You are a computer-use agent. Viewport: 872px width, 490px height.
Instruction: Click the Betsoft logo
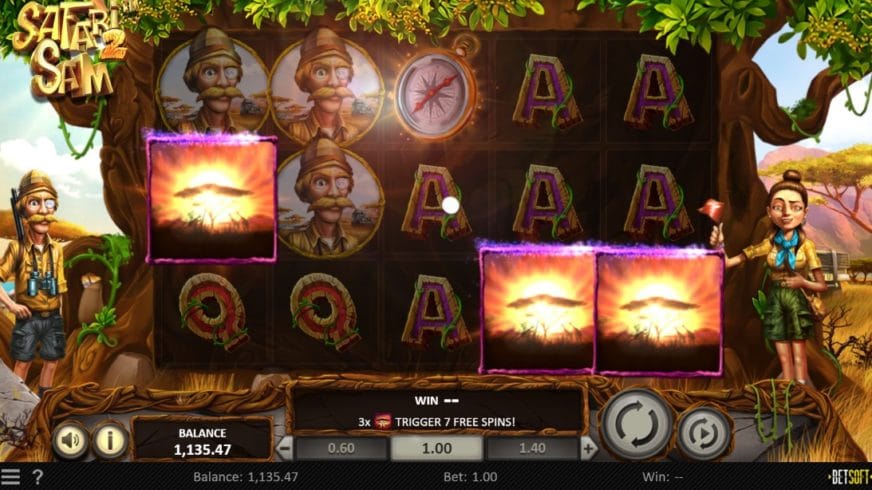[848, 477]
